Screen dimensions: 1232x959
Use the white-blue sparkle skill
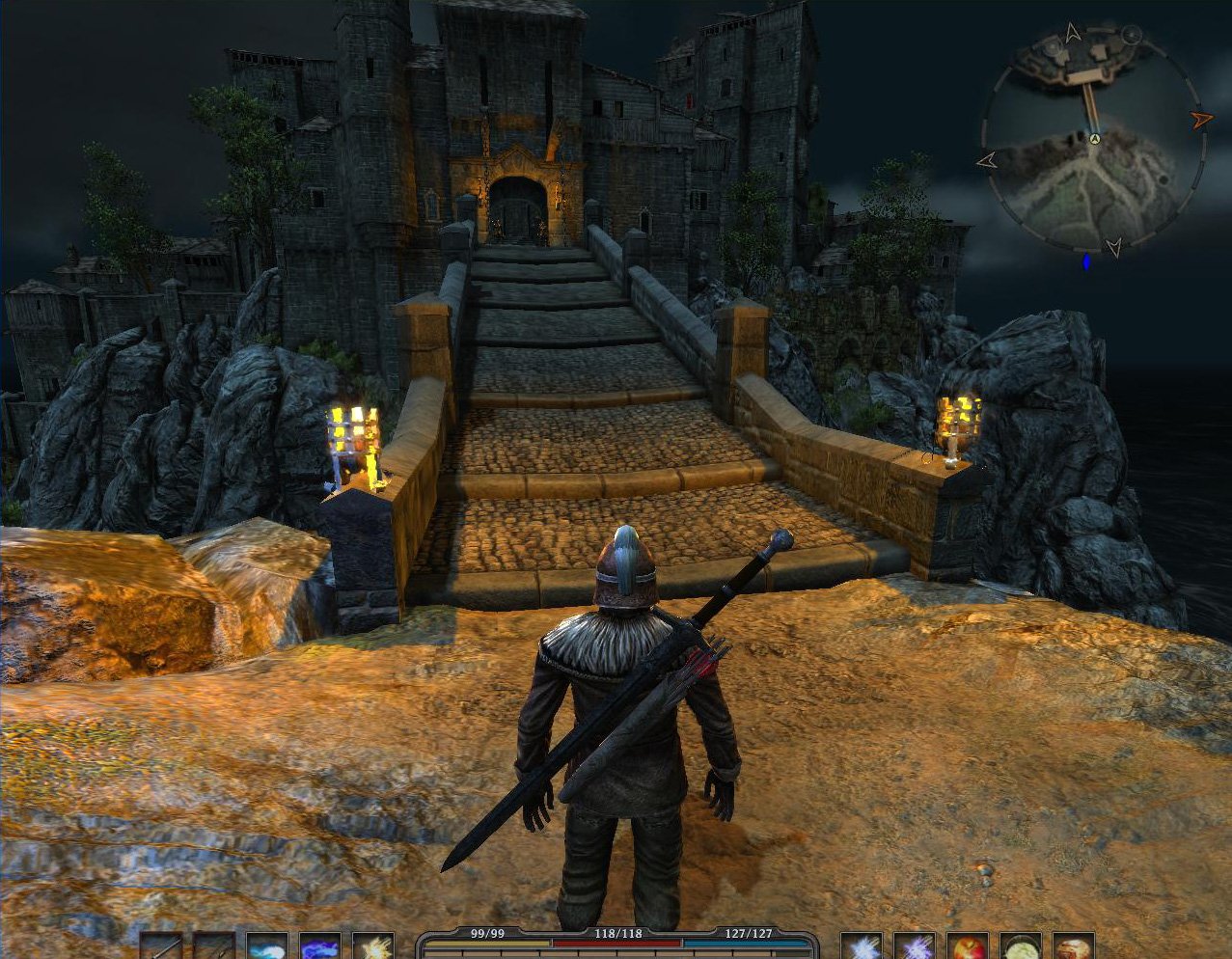pos(862,946)
